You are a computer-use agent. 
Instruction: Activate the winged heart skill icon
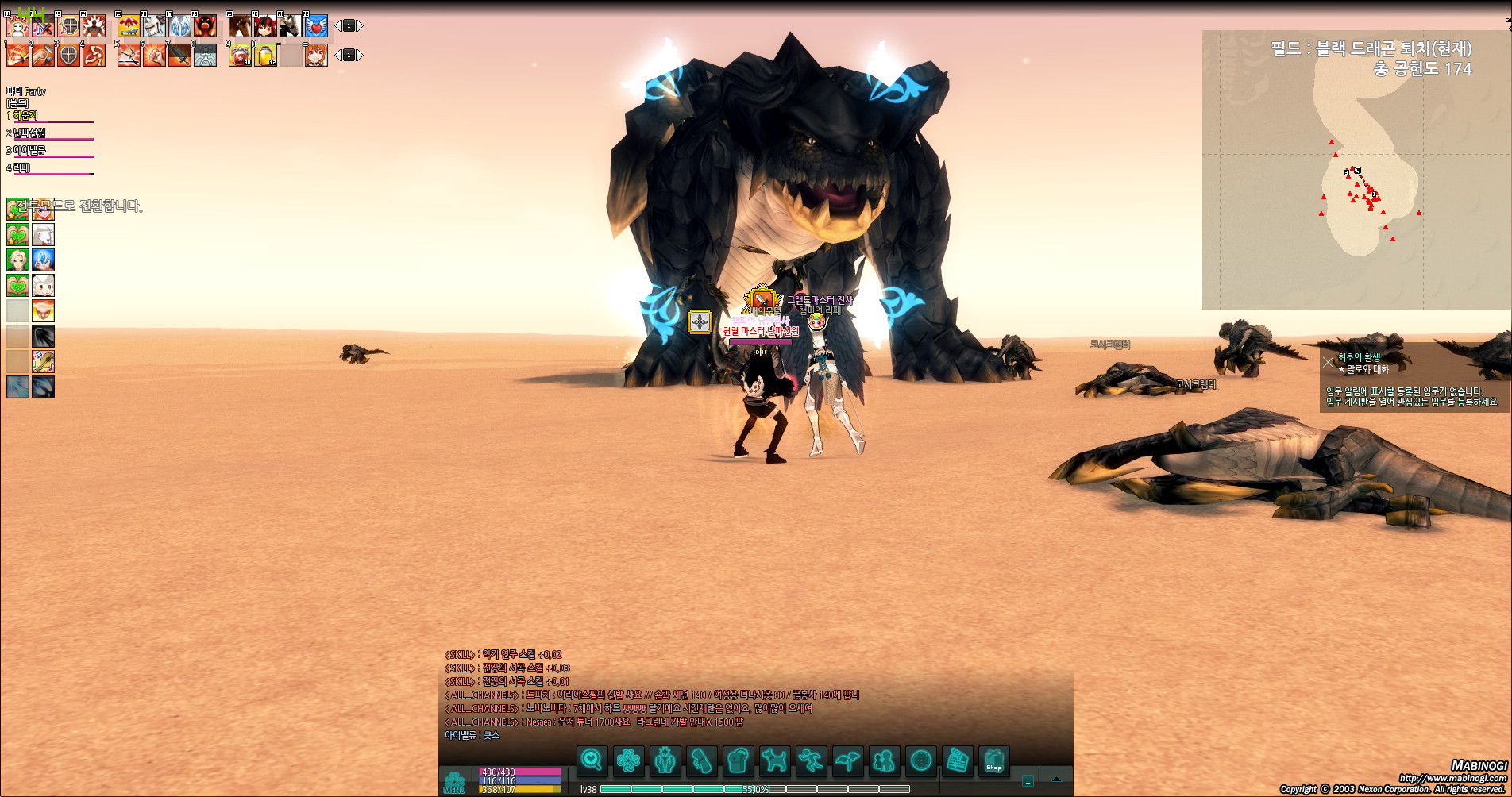point(316,26)
